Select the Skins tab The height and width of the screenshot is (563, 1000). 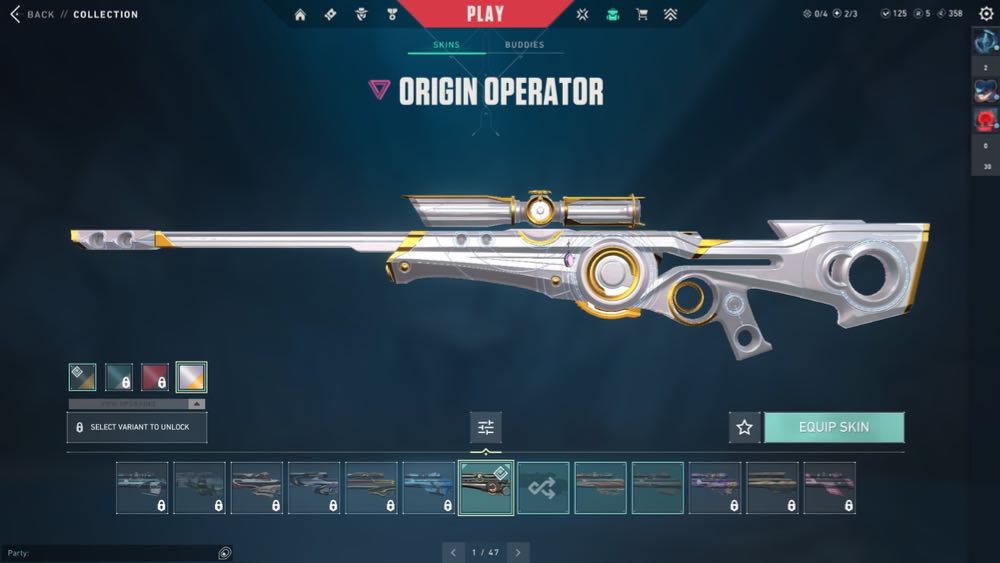coord(446,45)
